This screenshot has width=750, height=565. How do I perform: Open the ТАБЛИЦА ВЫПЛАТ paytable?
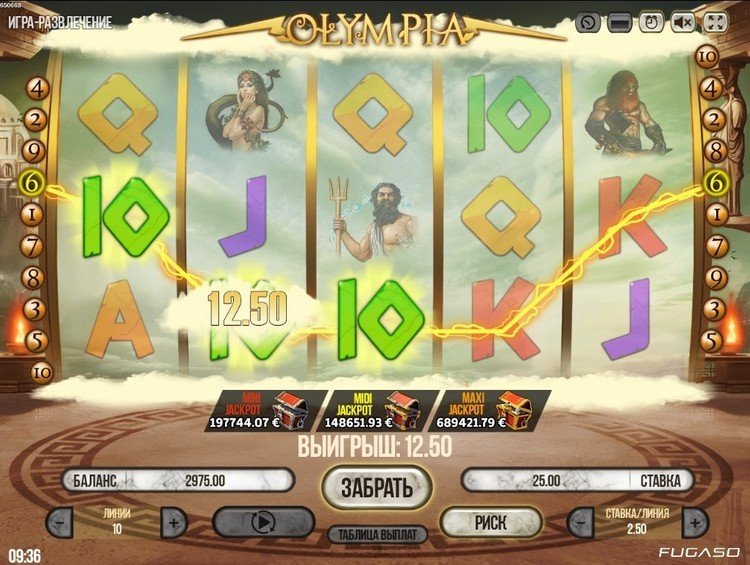(376, 534)
